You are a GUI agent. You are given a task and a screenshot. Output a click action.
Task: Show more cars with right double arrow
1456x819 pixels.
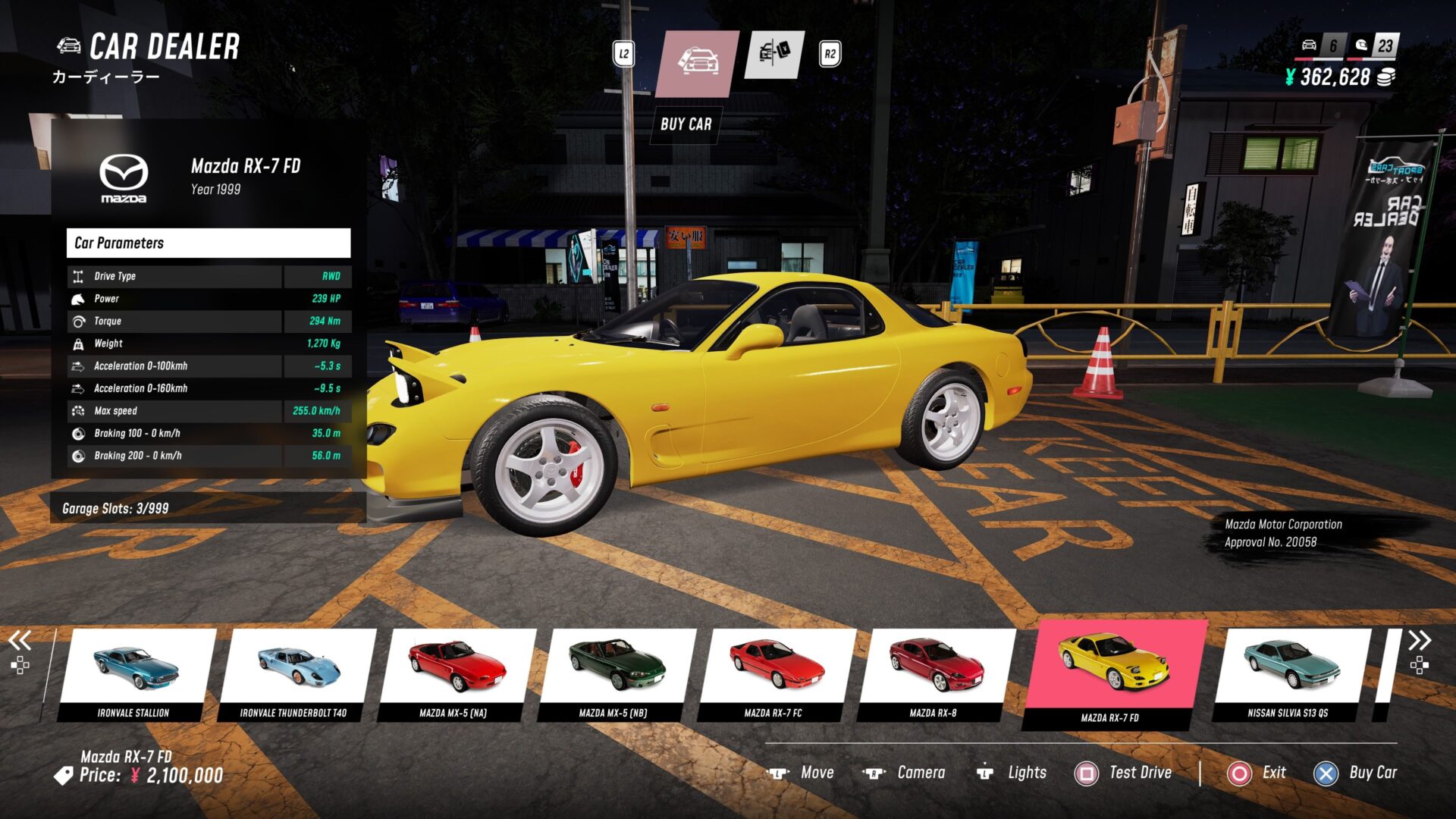tap(1420, 641)
